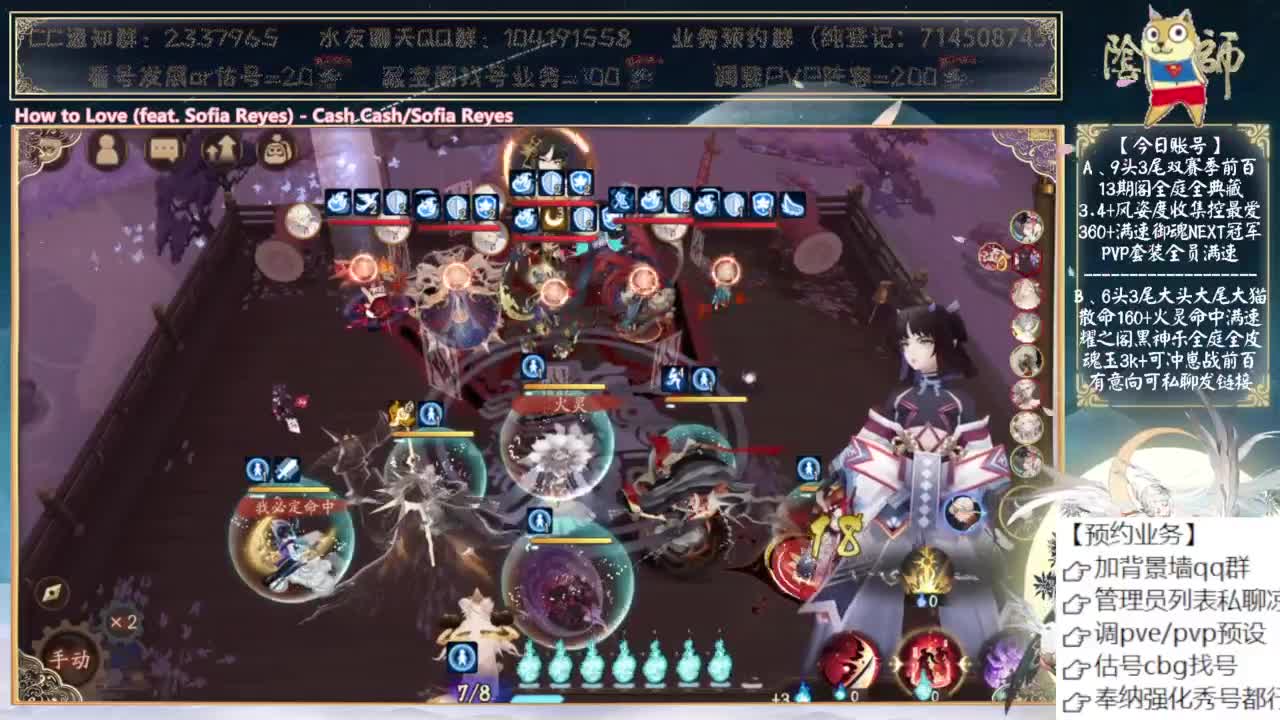The width and height of the screenshot is (1280, 720).
Task: Click the level-up arrows icon
Action: [x=223, y=150]
